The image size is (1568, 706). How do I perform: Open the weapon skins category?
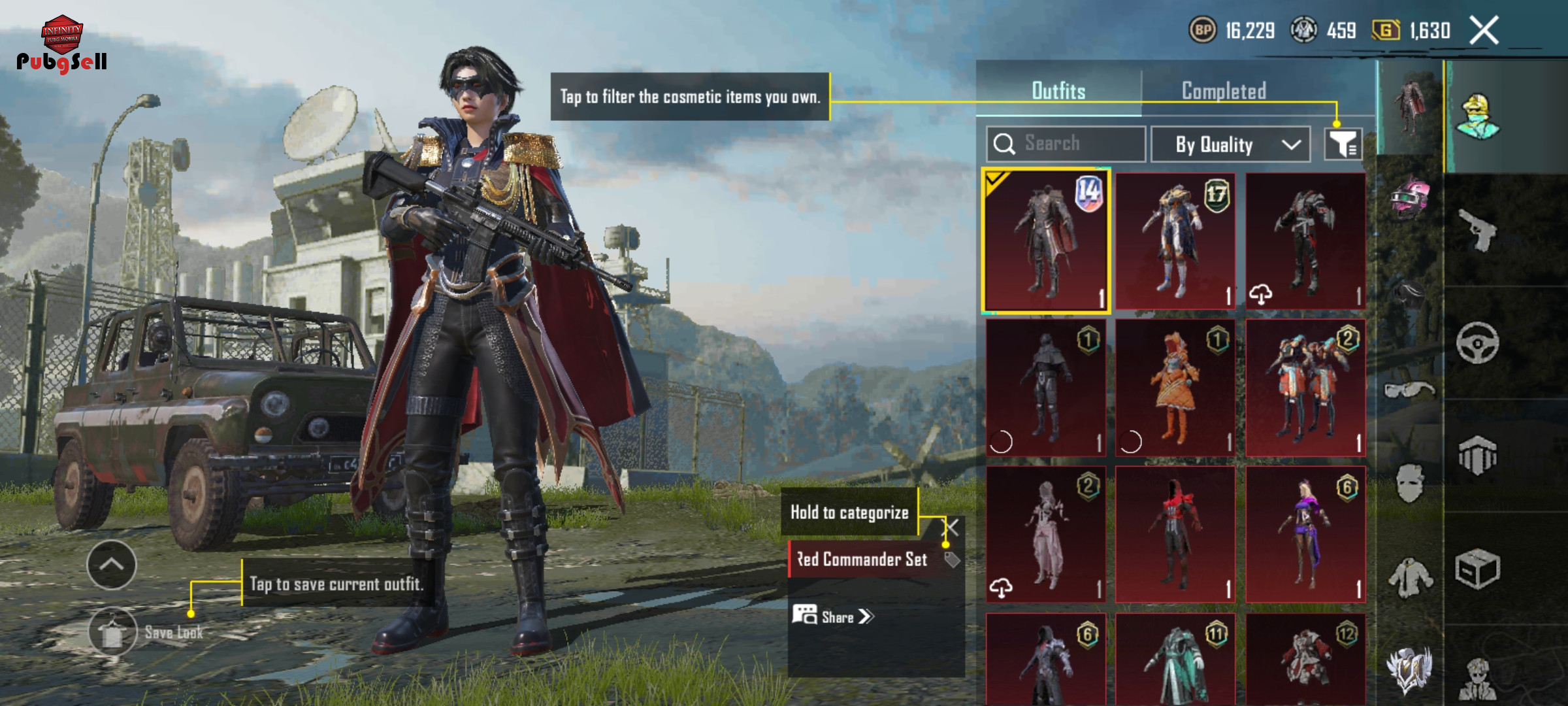point(1477,230)
